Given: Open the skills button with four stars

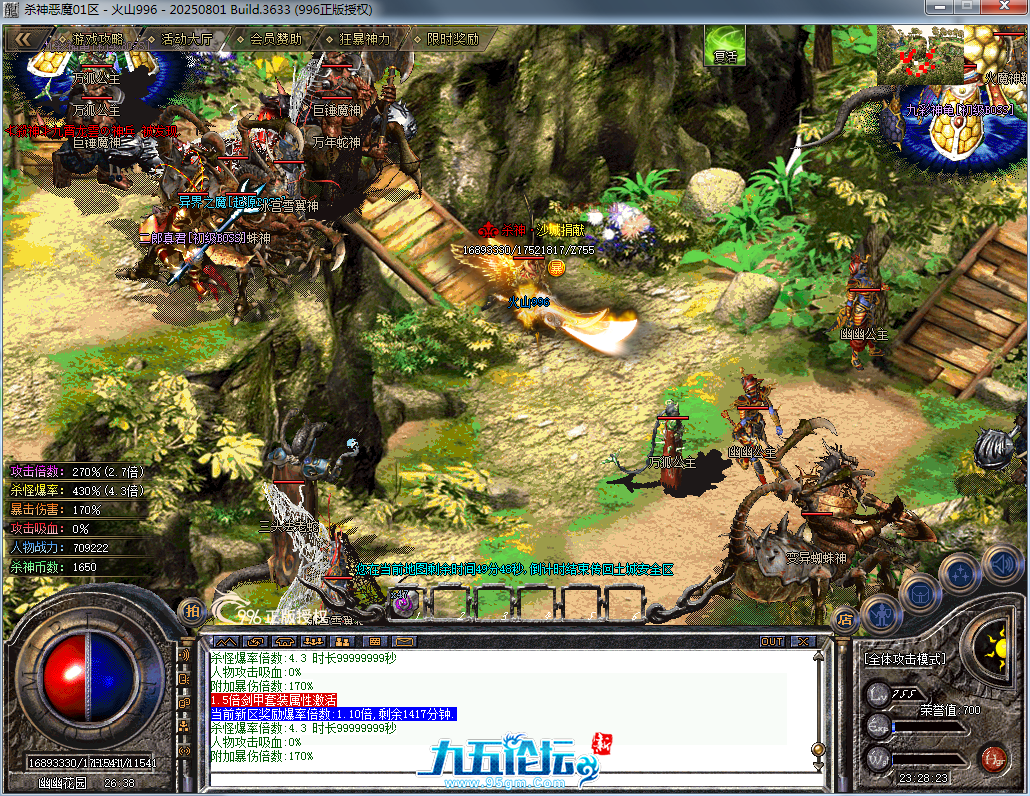Looking at the screenshot, I should 959,573.
